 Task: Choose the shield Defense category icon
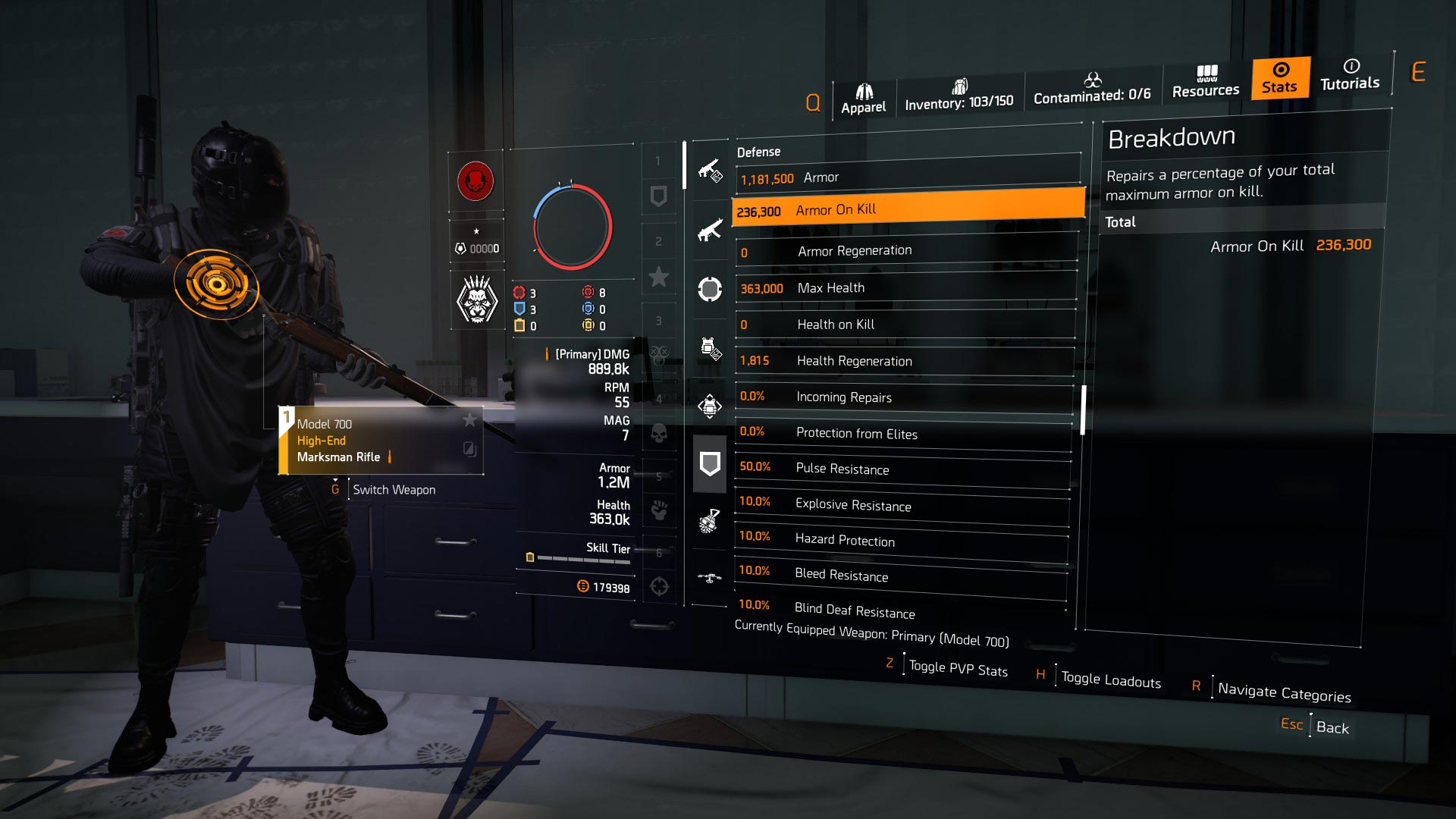[x=709, y=464]
